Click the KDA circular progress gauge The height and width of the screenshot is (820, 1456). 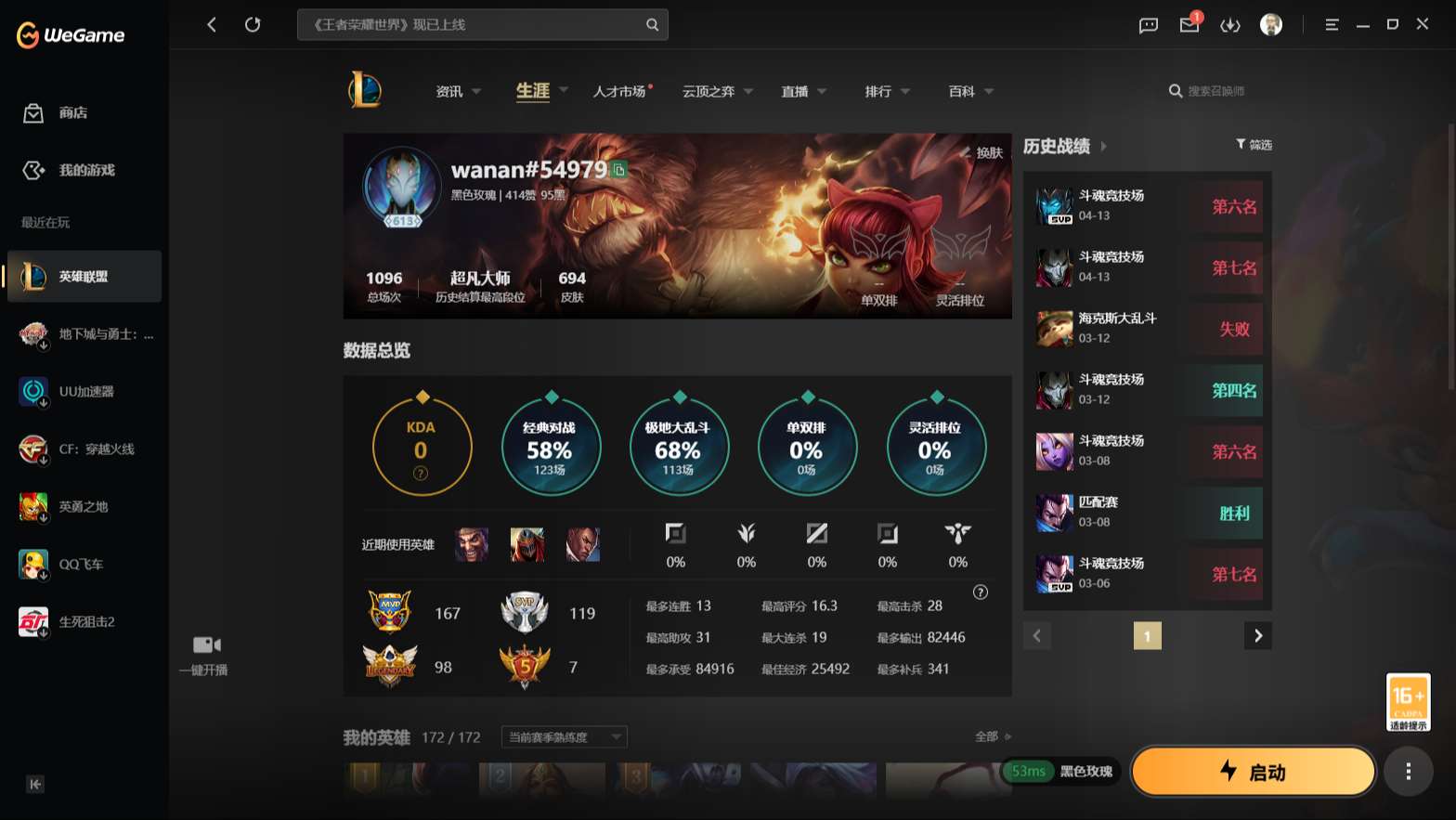[x=422, y=447]
